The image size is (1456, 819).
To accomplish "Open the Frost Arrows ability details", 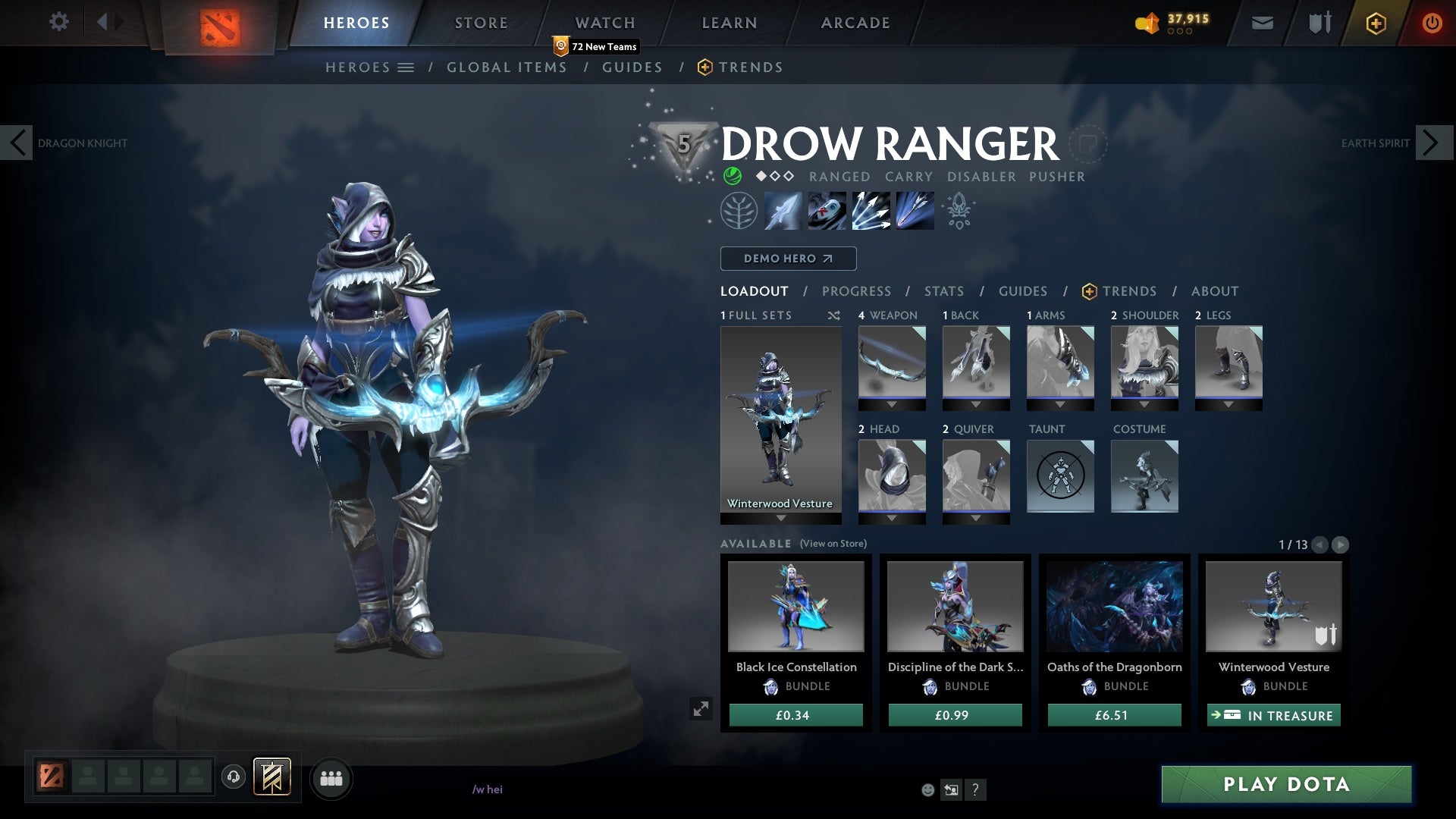I will click(783, 211).
